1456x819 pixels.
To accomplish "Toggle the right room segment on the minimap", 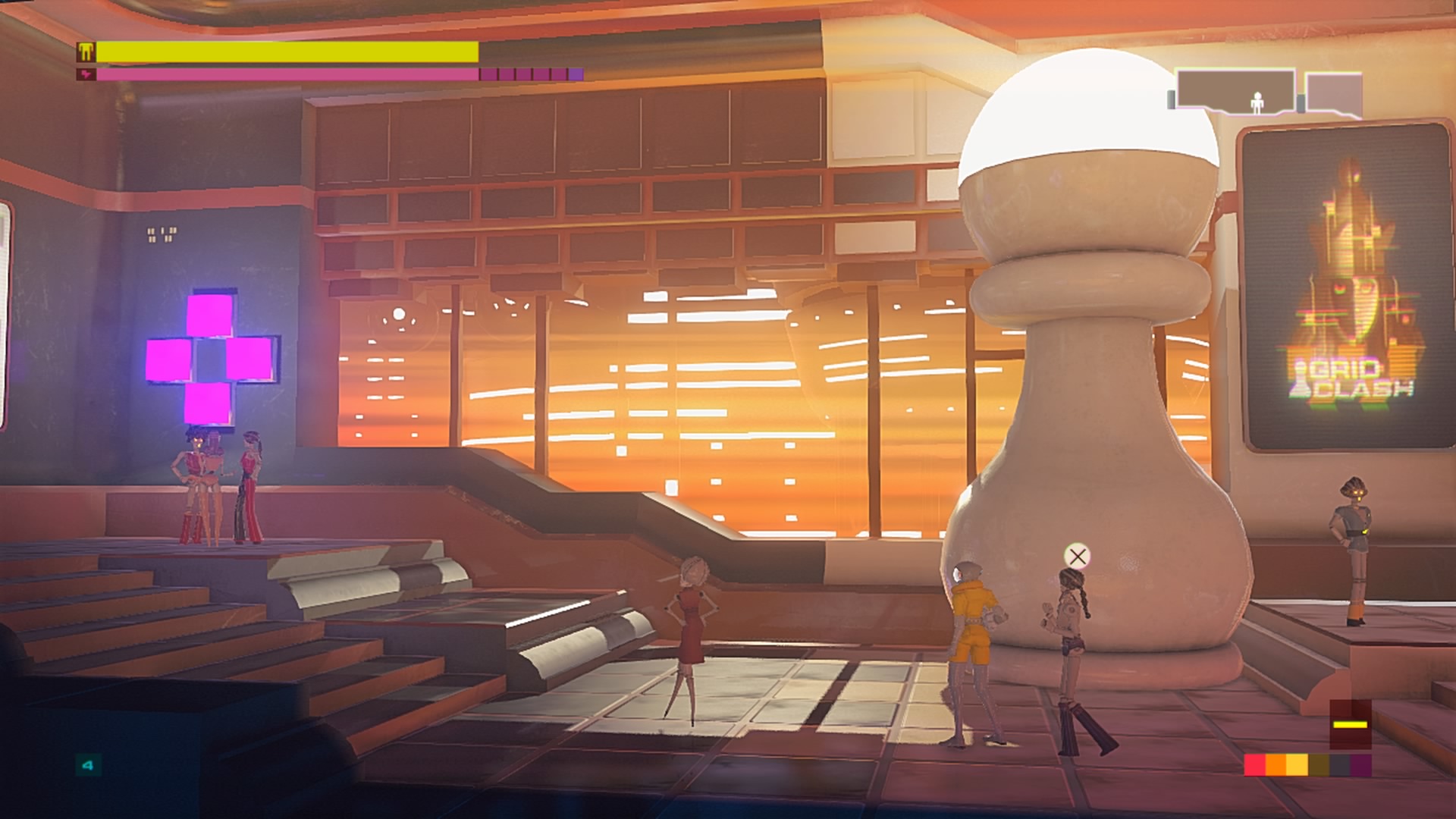I will [x=1333, y=93].
